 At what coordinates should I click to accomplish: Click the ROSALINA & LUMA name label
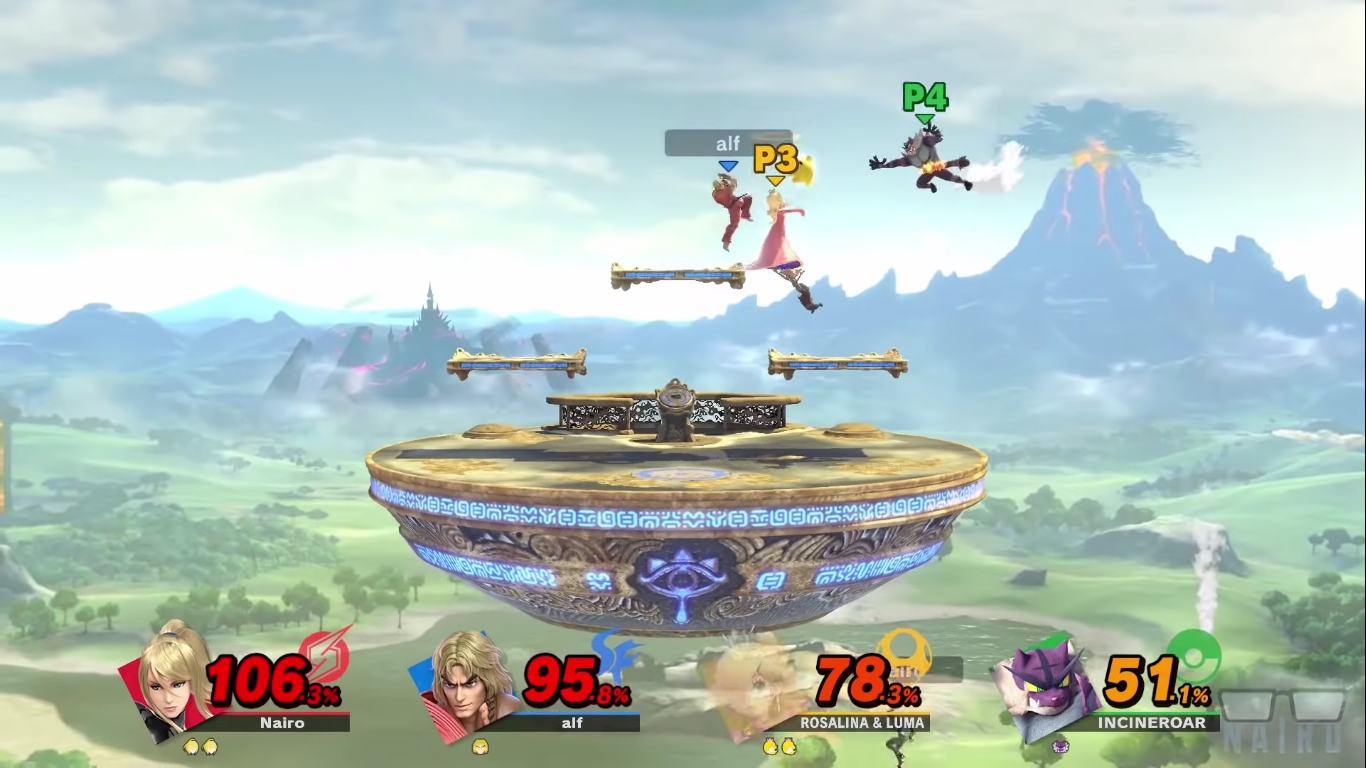point(862,723)
